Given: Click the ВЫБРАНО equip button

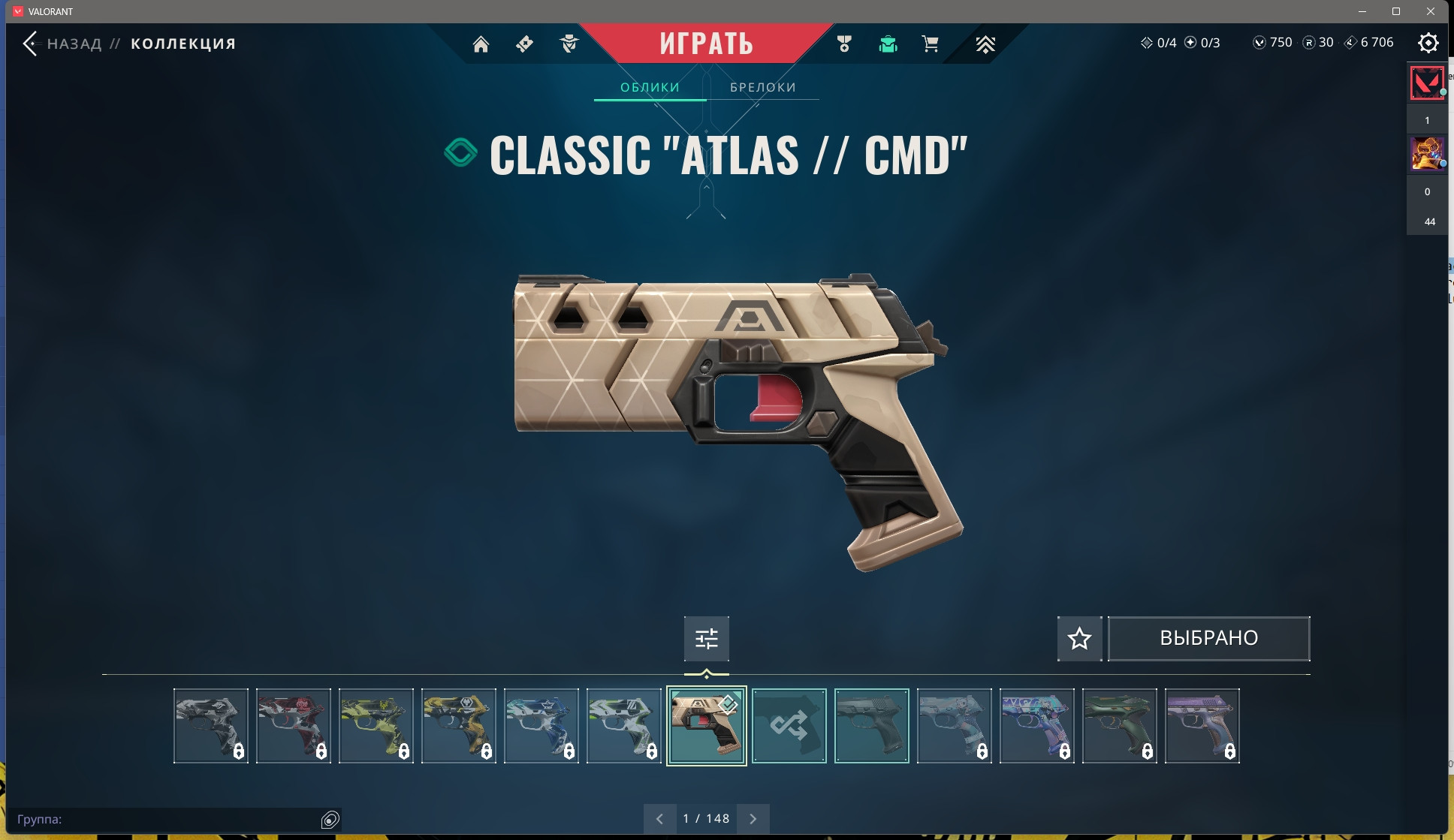Looking at the screenshot, I should [x=1208, y=639].
